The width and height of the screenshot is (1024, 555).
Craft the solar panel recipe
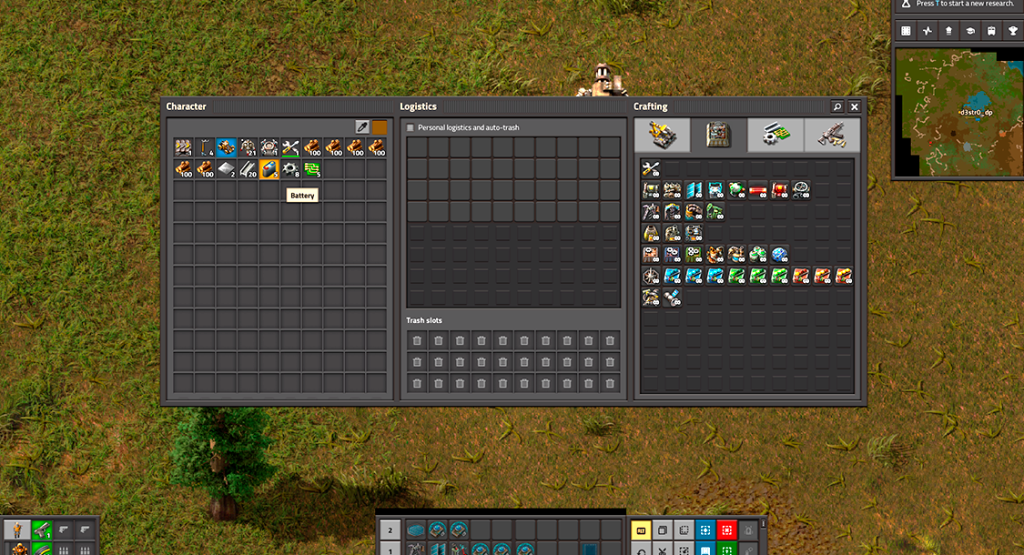(715, 189)
